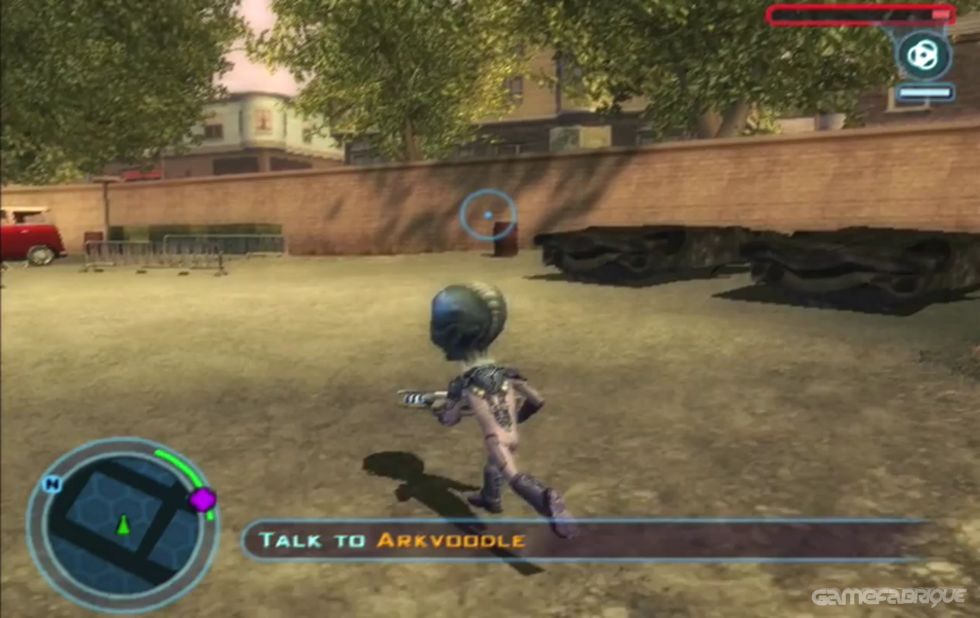Open the circular minimap radar
The width and height of the screenshot is (980, 618).
tap(121, 526)
